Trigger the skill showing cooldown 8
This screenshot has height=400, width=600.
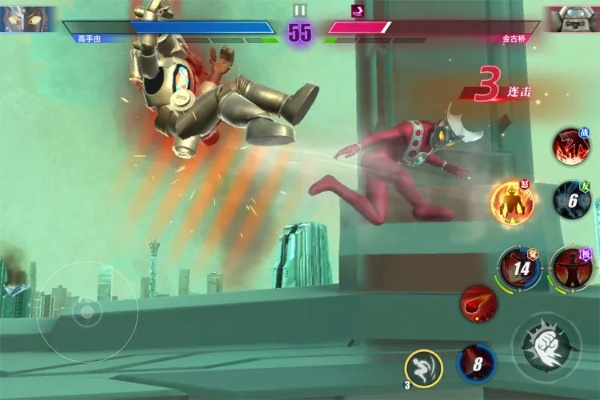[x=476, y=363]
